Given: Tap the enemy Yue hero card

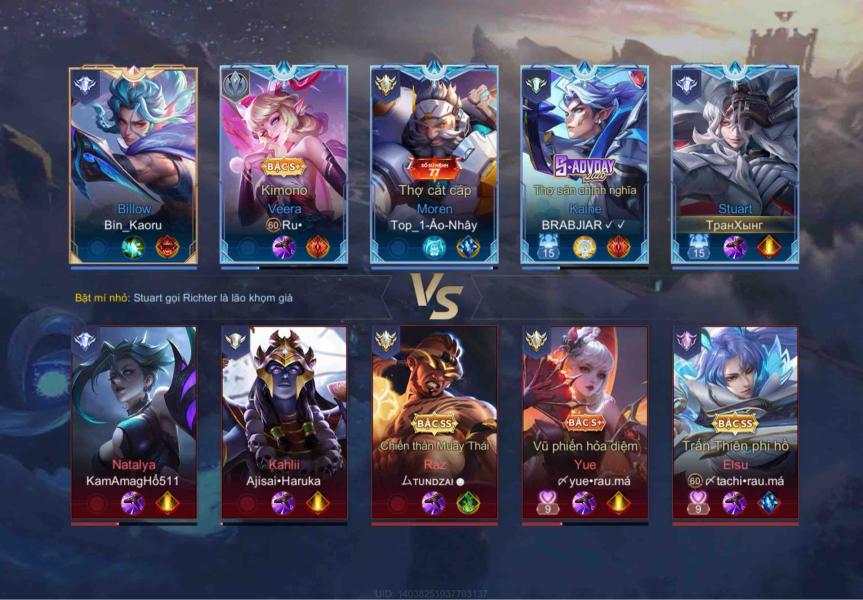Looking at the screenshot, I should (584, 420).
